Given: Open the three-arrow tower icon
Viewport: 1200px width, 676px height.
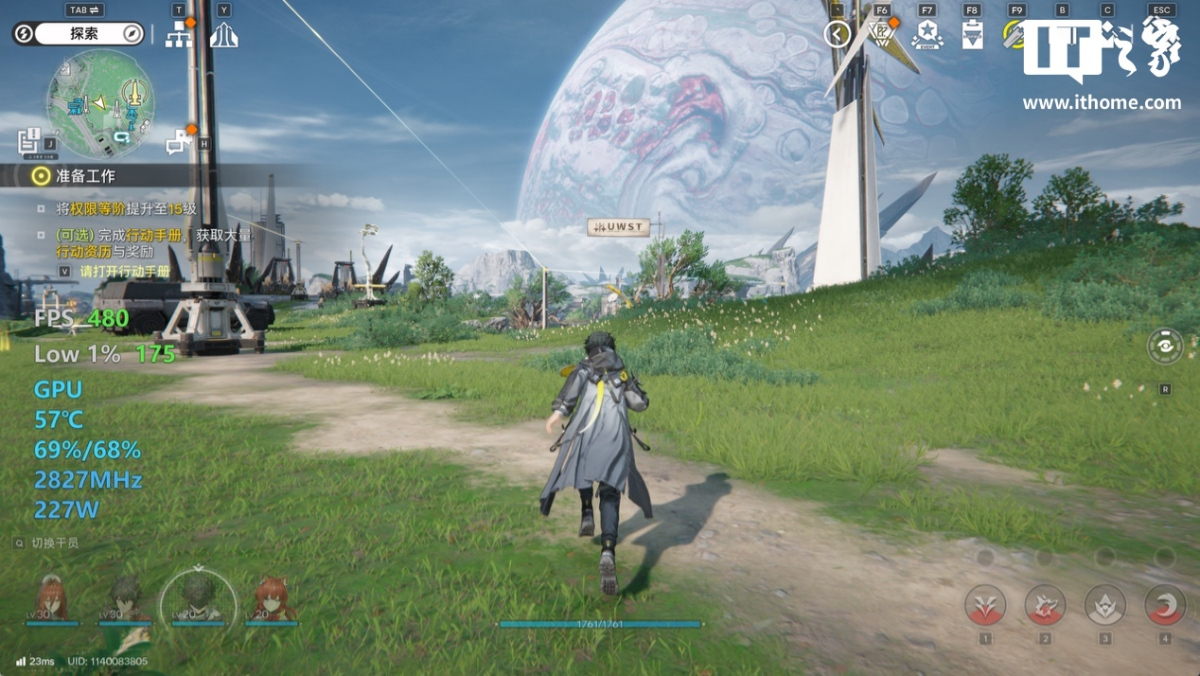Looking at the screenshot, I should (223, 34).
